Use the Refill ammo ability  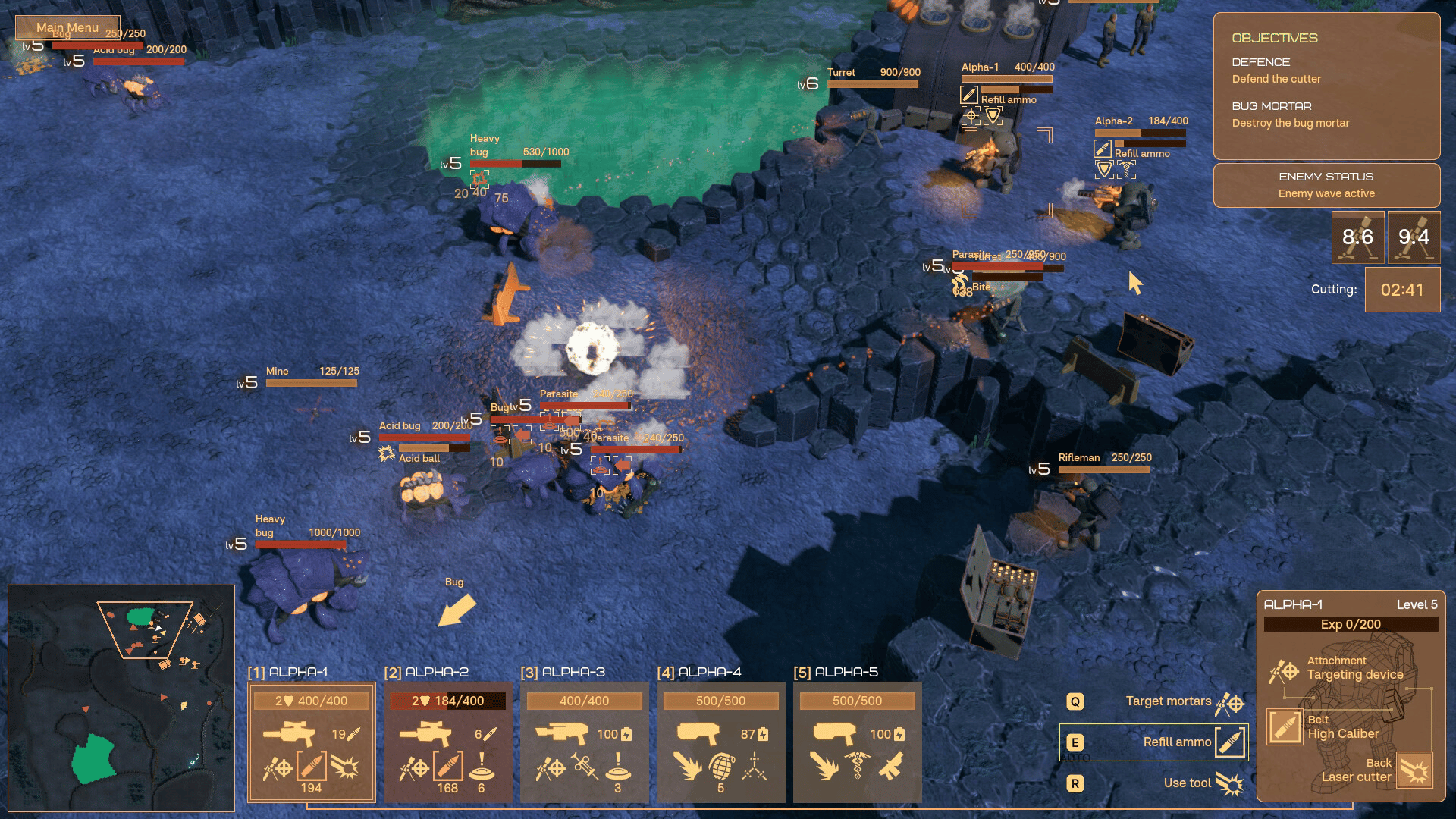[x=1177, y=742]
